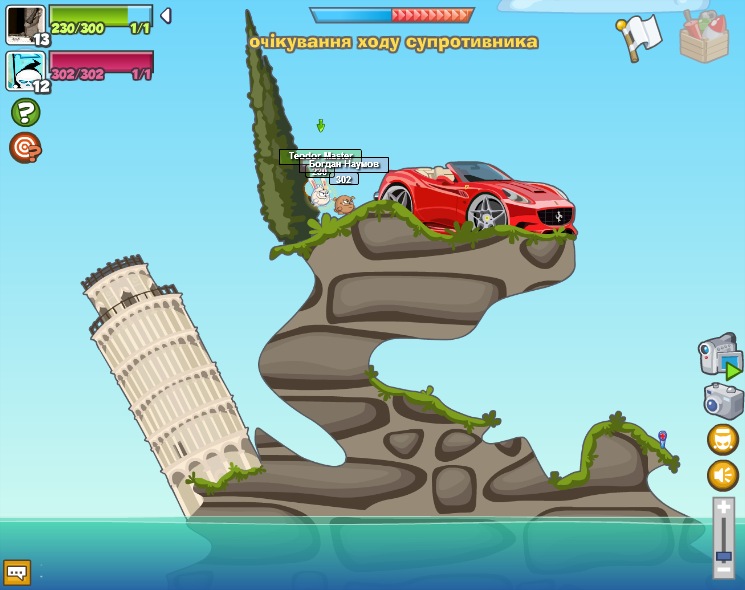Select the level 12 opponent avatar
745x590 pixels.
[25, 71]
